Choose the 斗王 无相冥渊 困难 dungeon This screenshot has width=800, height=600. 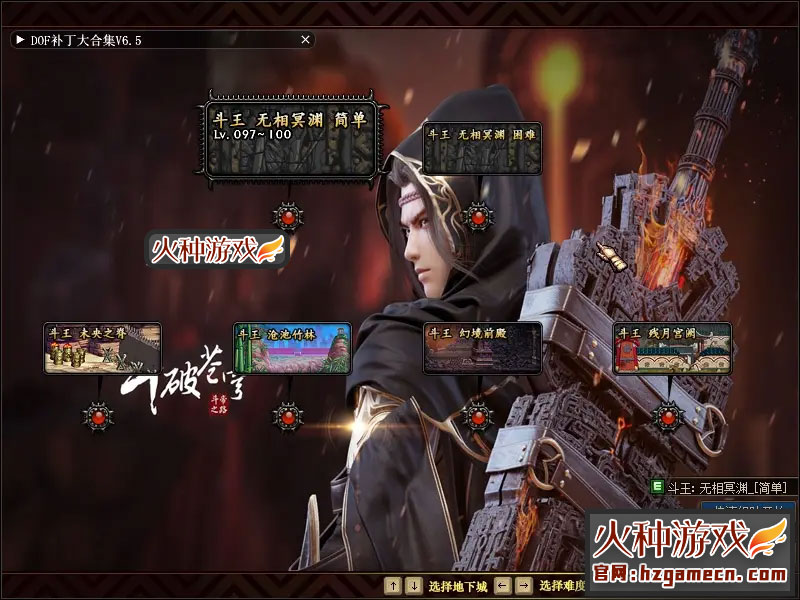pyautogui.click(x=482, y=148)
